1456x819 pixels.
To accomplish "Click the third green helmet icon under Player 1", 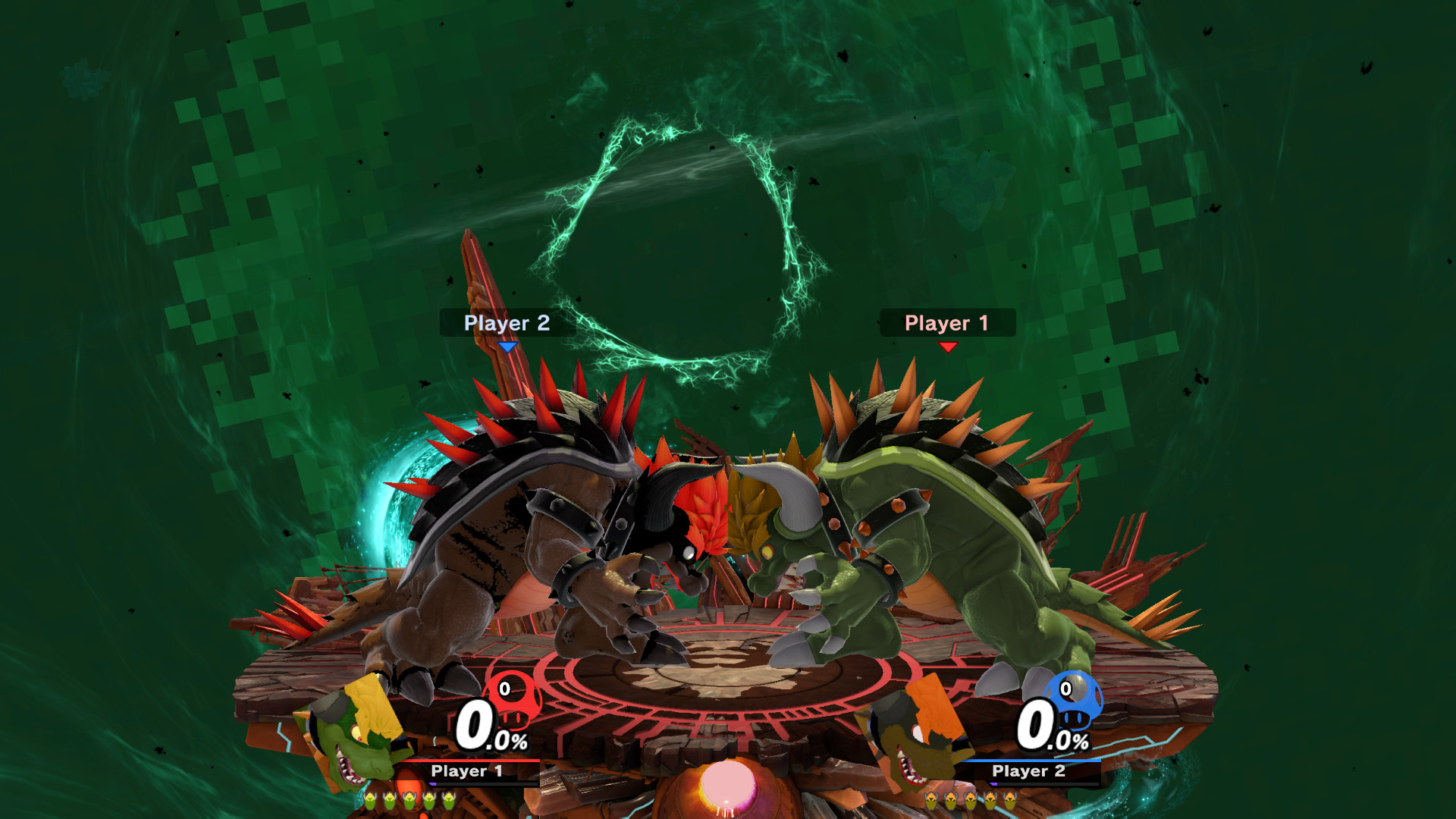I will (x=409, y=801).
